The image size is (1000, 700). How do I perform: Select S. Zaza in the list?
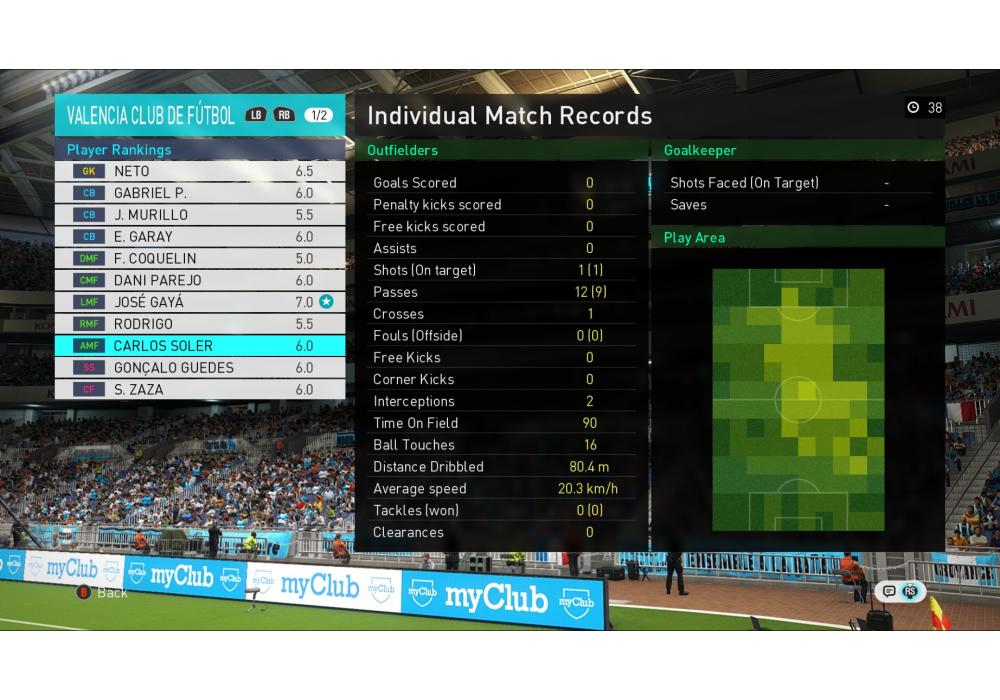(200, 390)
